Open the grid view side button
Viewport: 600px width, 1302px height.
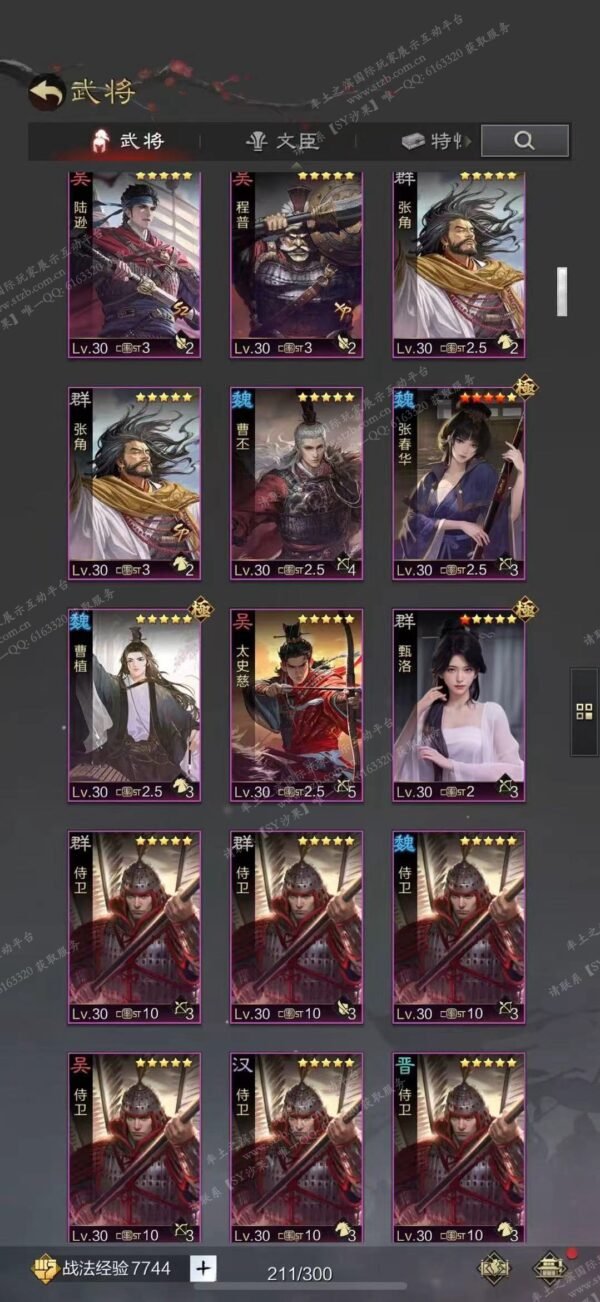pos(584,712)
